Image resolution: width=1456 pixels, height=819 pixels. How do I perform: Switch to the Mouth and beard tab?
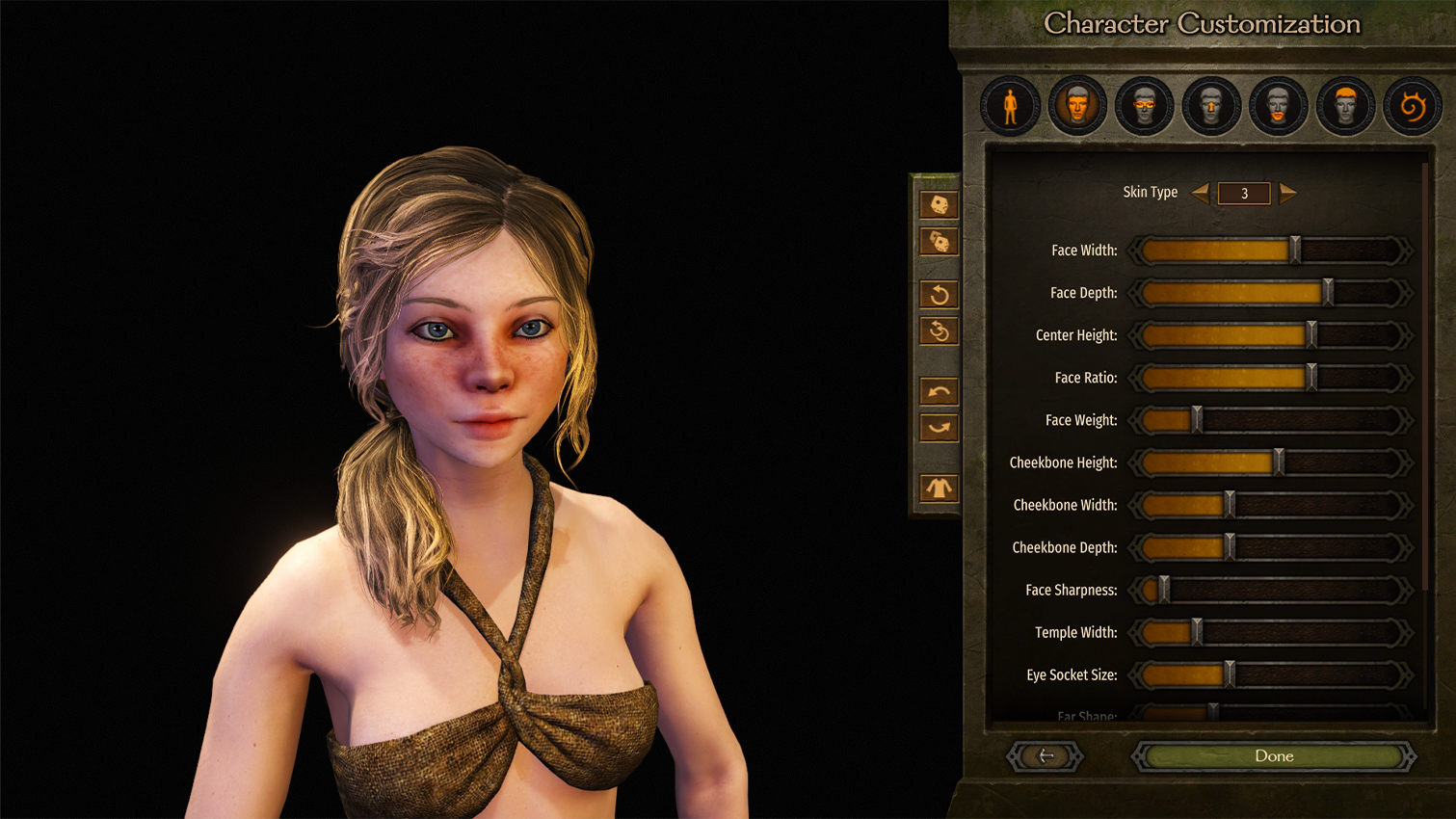coord(1278,105)
